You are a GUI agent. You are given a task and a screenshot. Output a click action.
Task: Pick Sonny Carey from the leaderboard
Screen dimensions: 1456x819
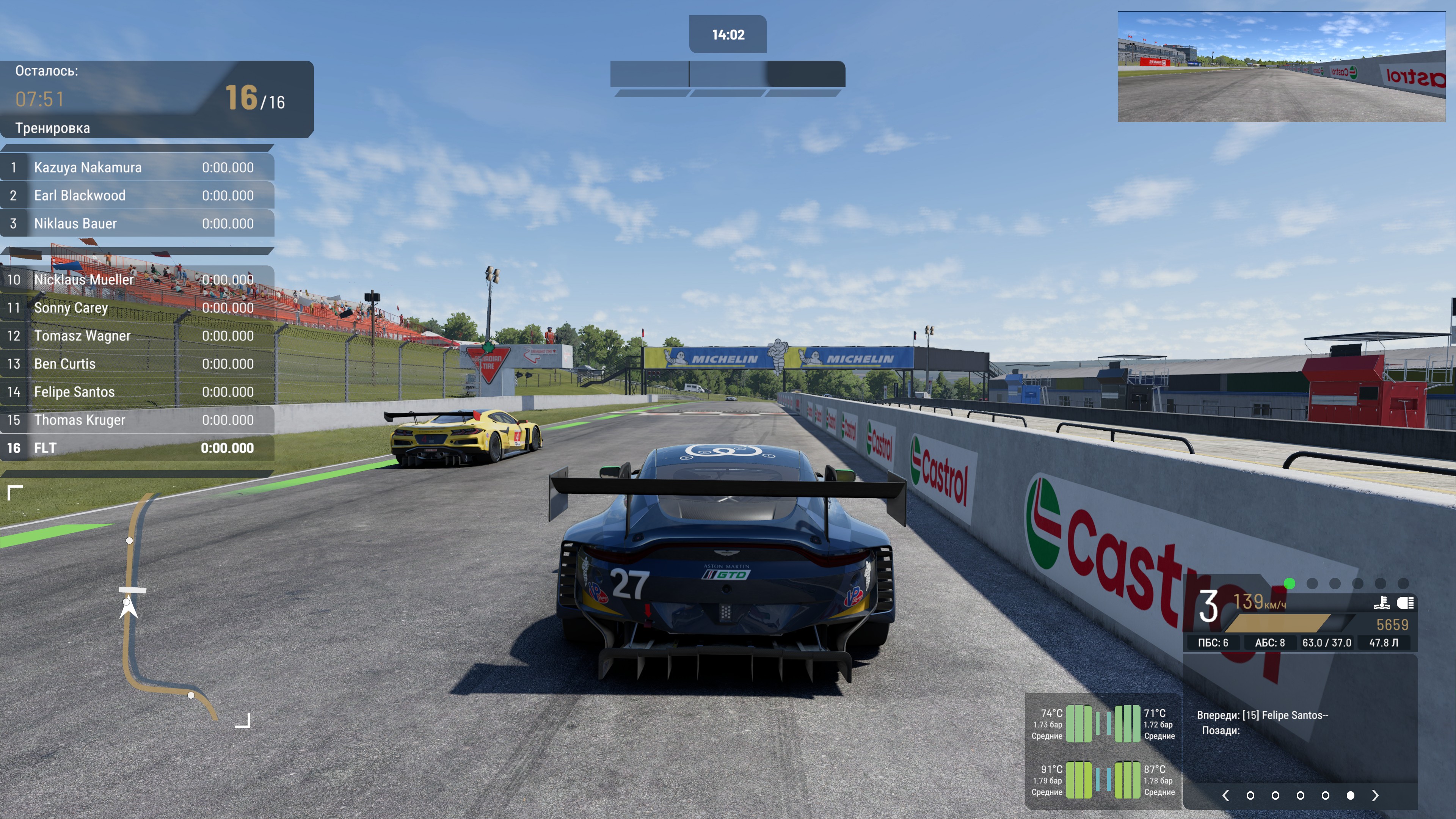137,308
